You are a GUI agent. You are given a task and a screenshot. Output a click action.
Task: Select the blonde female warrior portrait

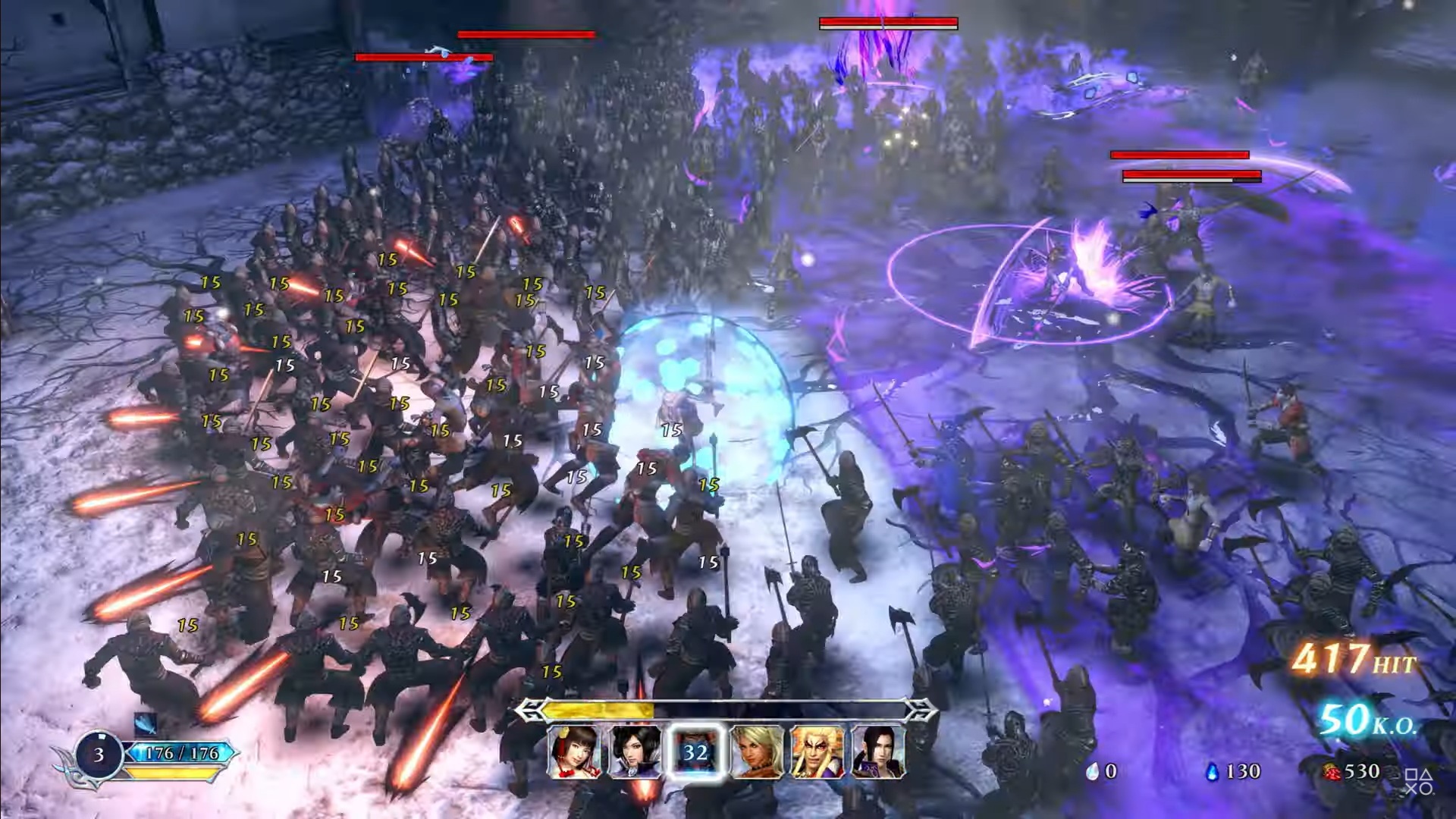(x=756, y=752)
